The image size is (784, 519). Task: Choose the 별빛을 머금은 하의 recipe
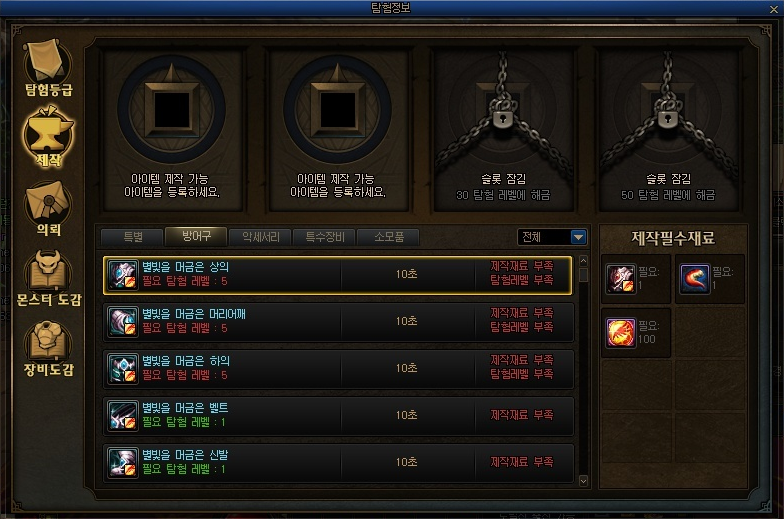(x=338, y=367)
